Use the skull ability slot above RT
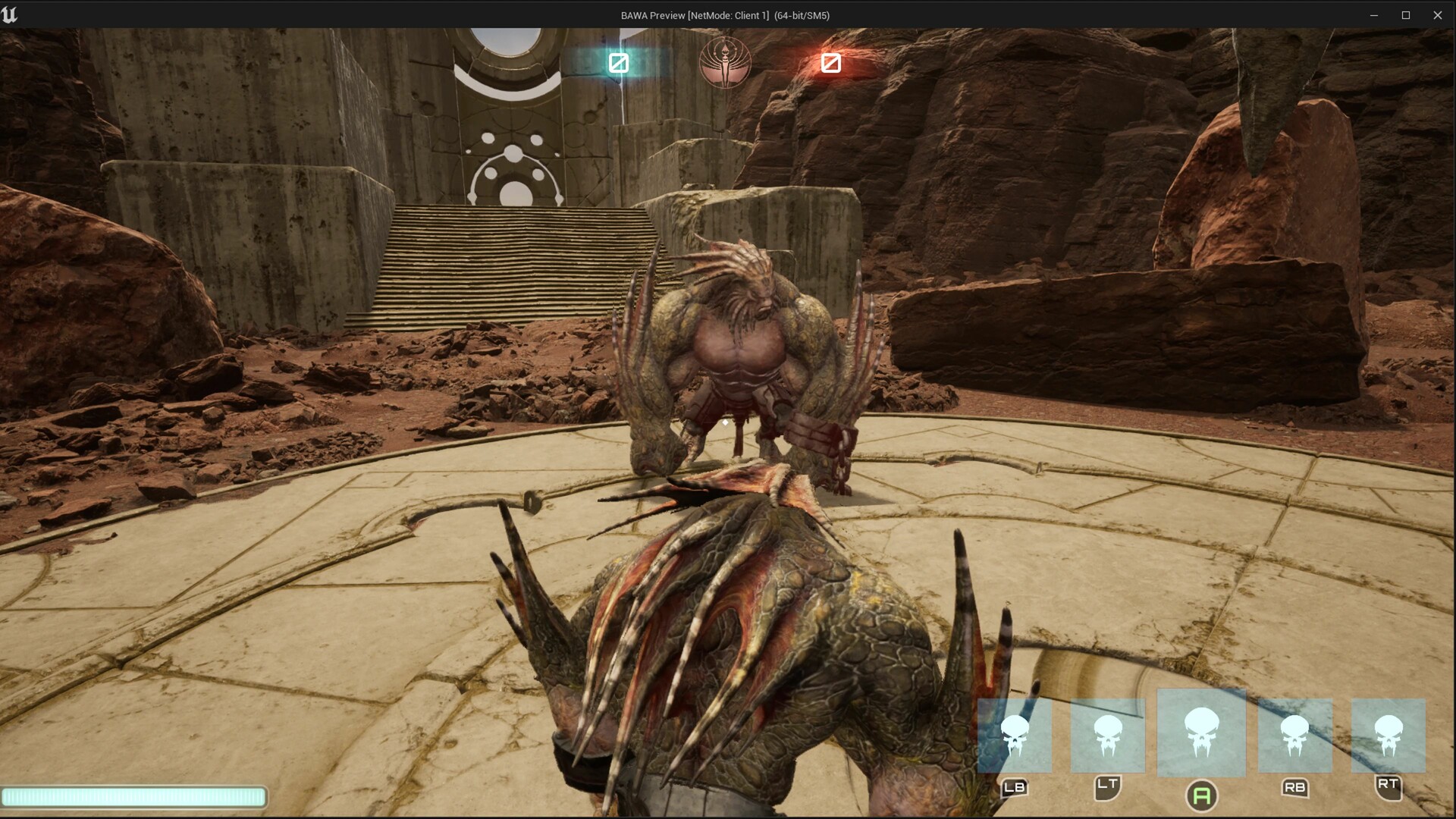This screenshot has width=1456, height=819. click(x=1388, y=736)
